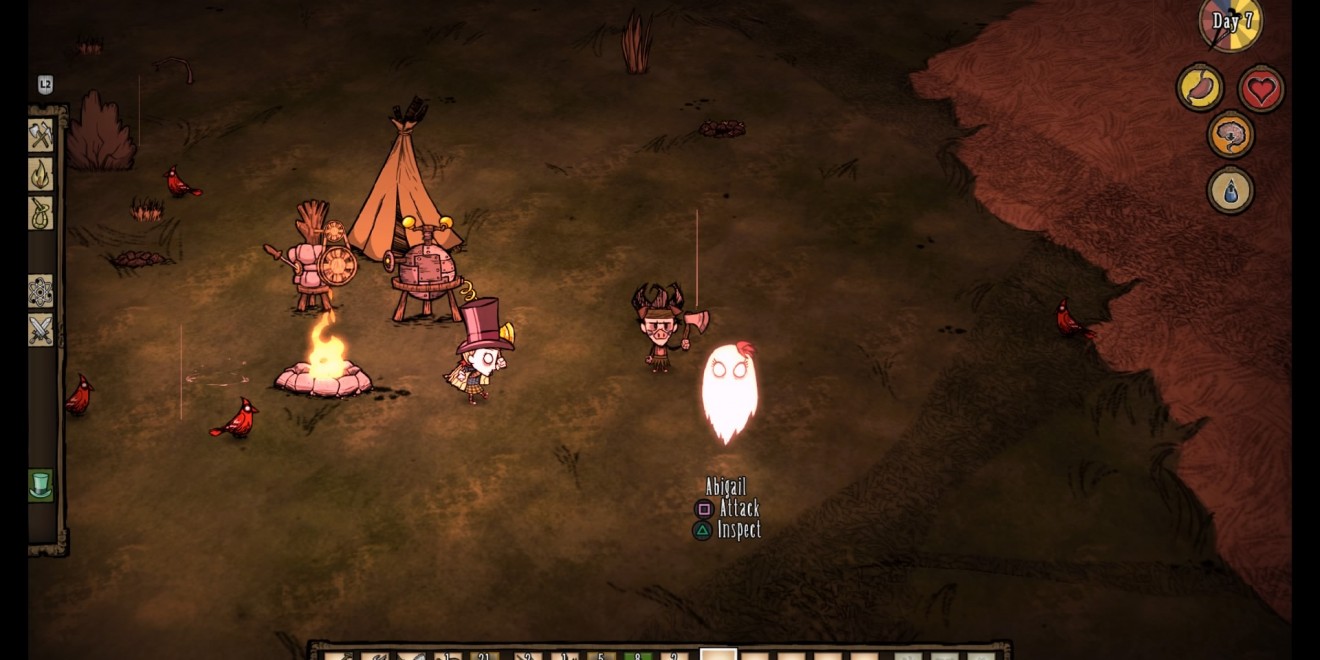Open the Tools crafting tab with axe icon
The height and width of the screenshot is (660, 1320).
click(x=41, y=135)
